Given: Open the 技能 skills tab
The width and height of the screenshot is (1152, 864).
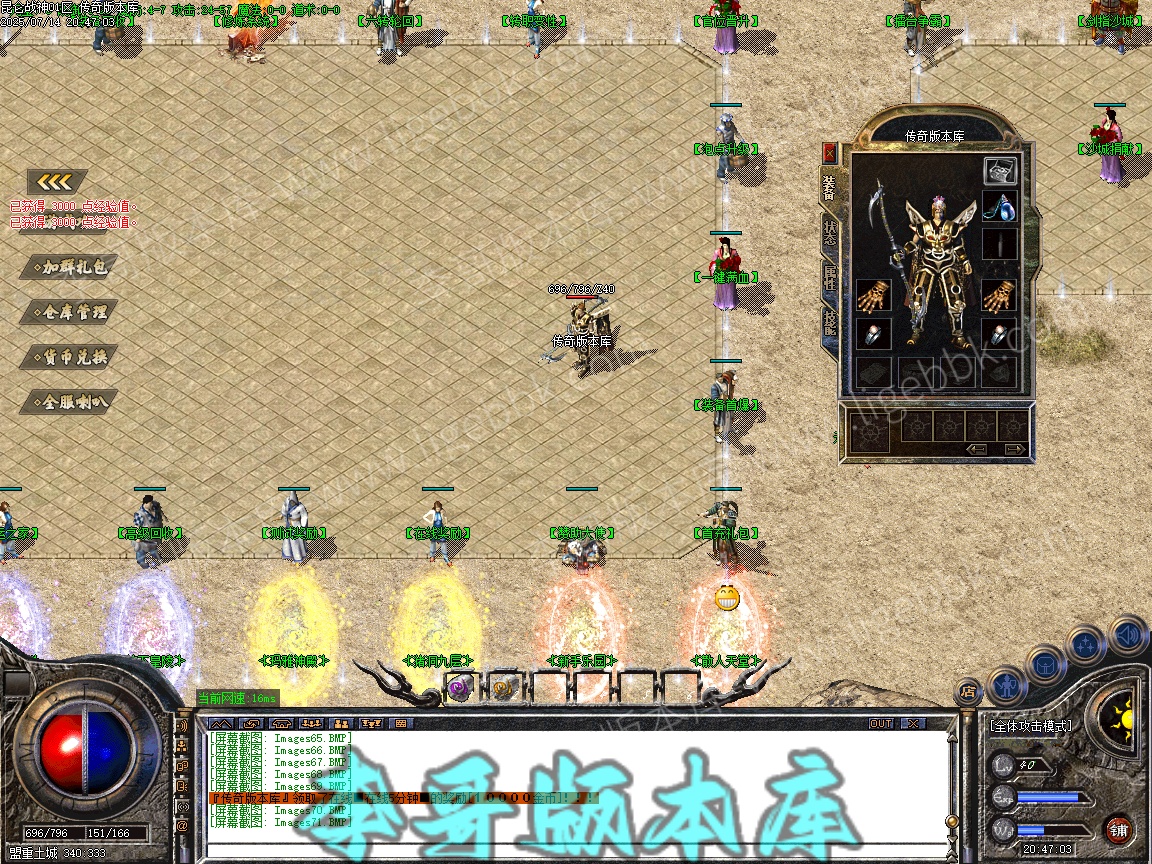Looking at the screenshot, I should point(829,322).
